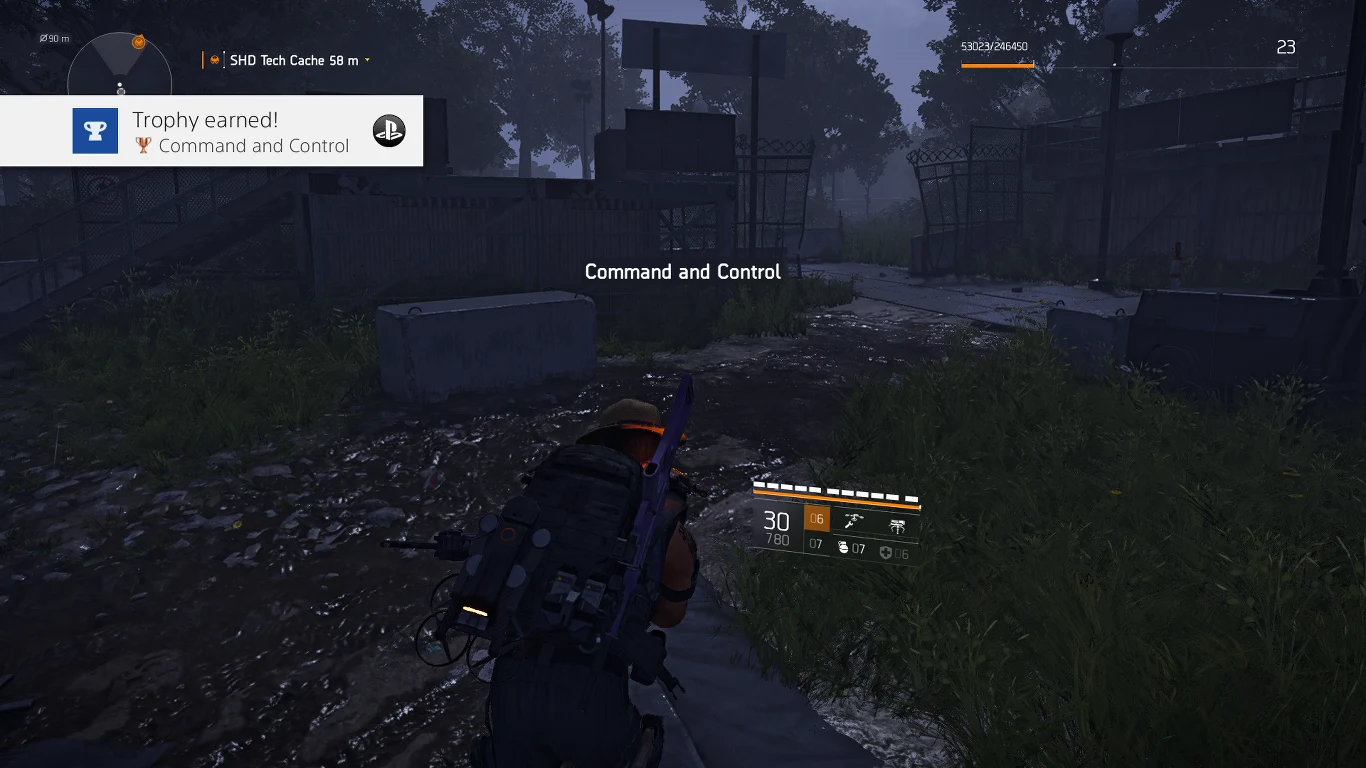Screen dimensions: 1366x768
Task: Click the blue trophy badge tile
Action: (95, 130)
